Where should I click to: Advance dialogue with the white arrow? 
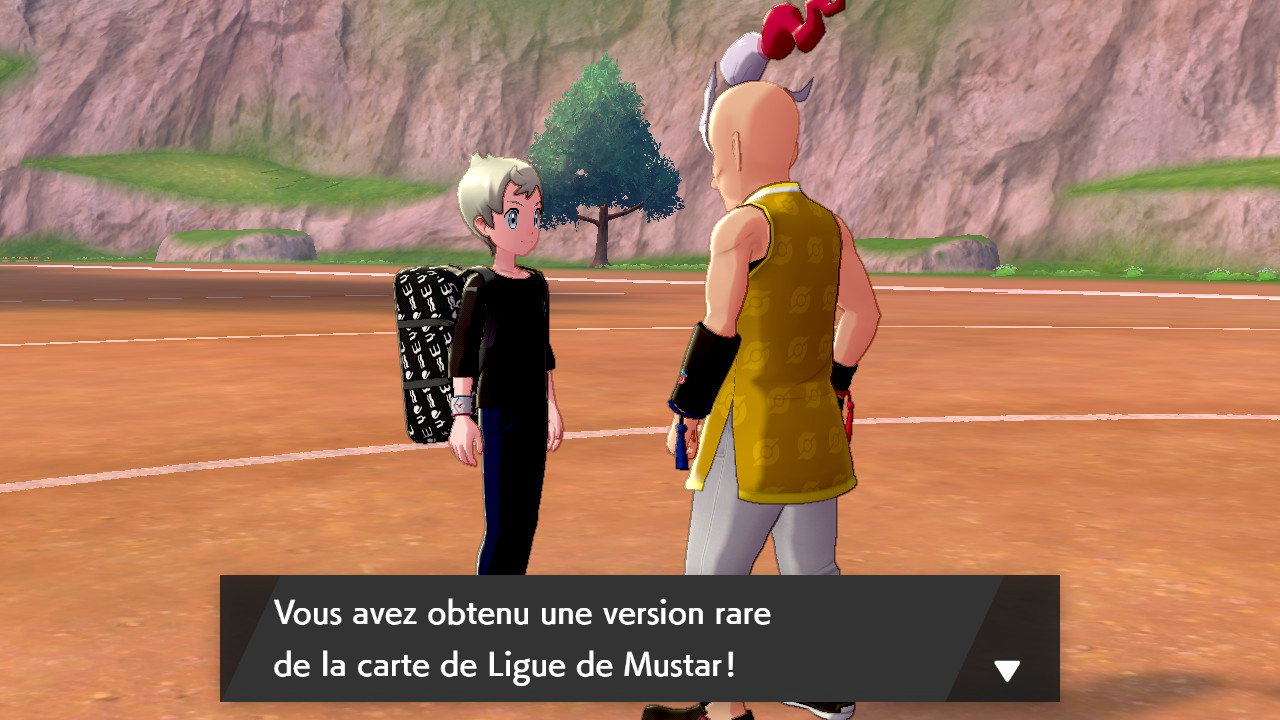1006,670
